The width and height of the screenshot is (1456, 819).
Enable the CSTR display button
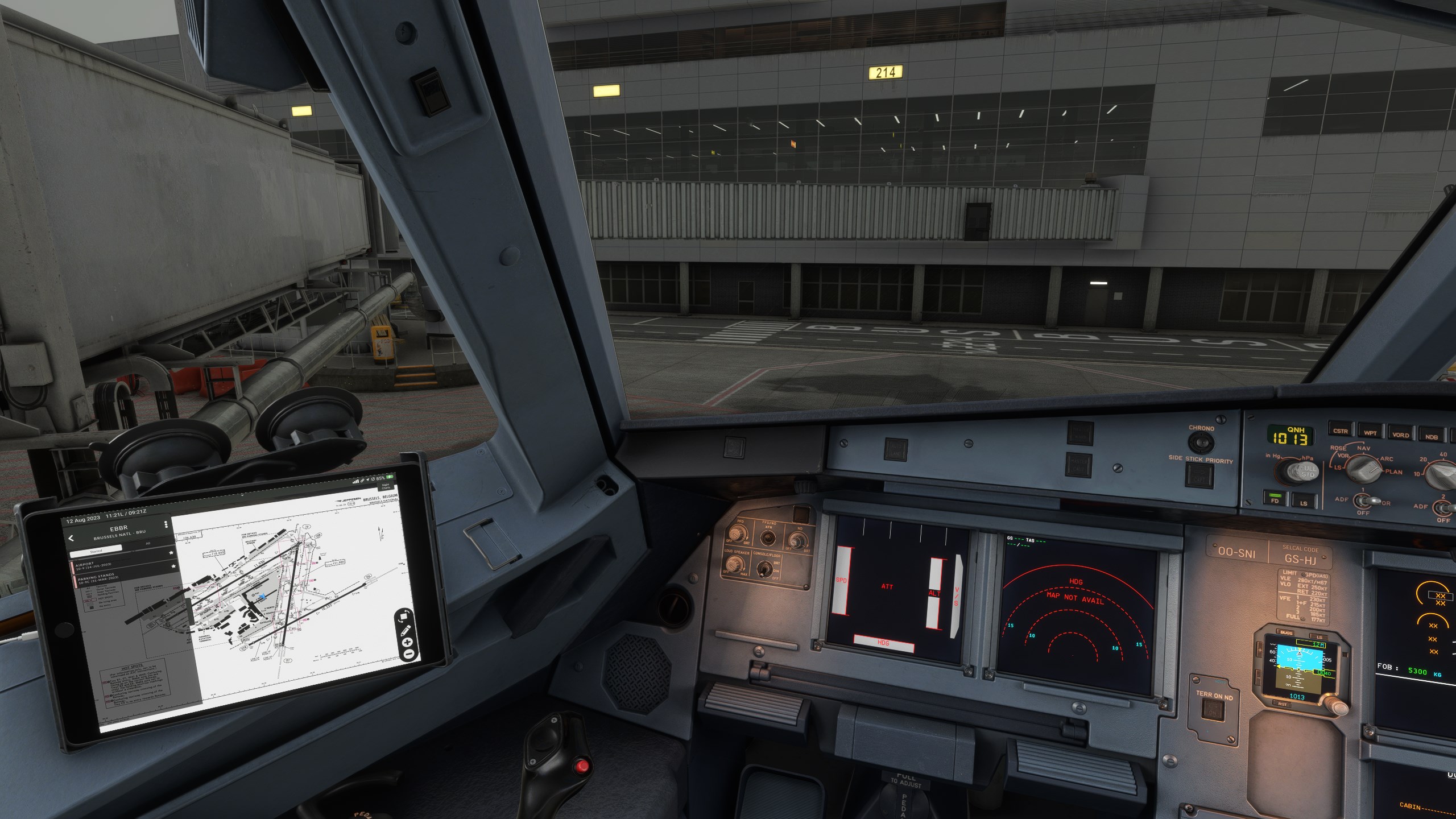click(1339, 431)
